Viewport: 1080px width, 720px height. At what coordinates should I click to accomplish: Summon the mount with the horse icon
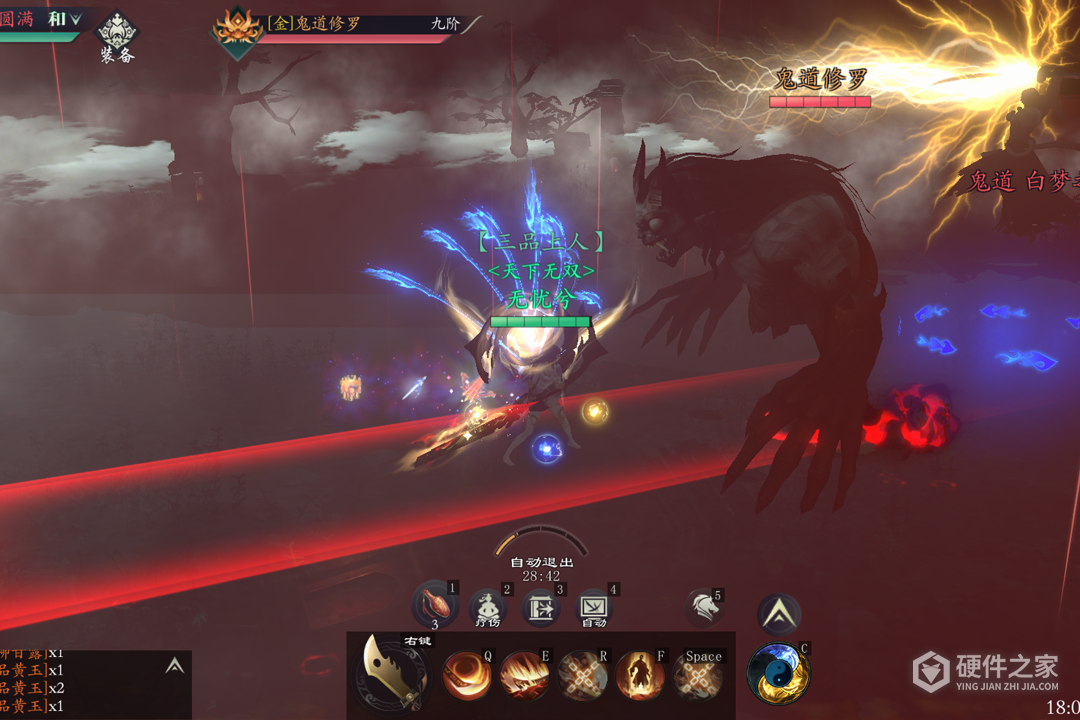704,608
